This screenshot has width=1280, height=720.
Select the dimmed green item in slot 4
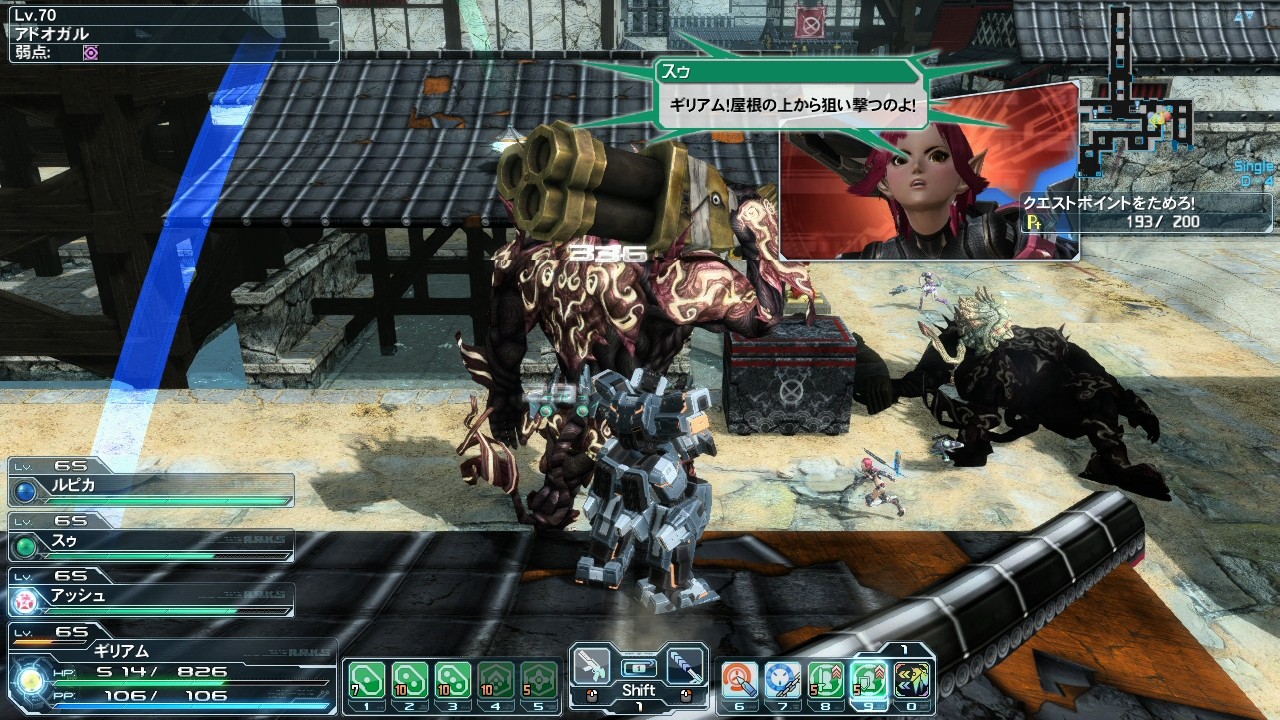[x=496, y=680]
